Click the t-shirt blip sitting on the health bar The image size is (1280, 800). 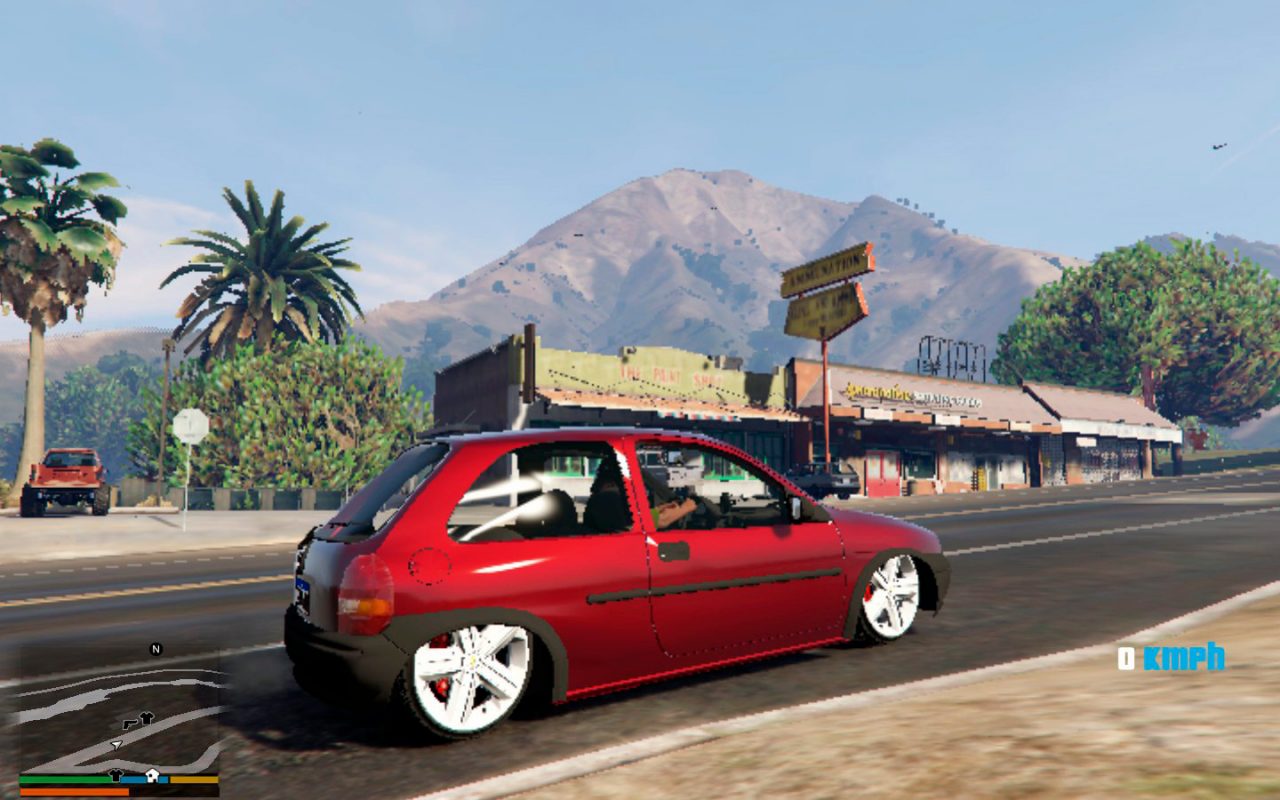(x=116, y=776)
